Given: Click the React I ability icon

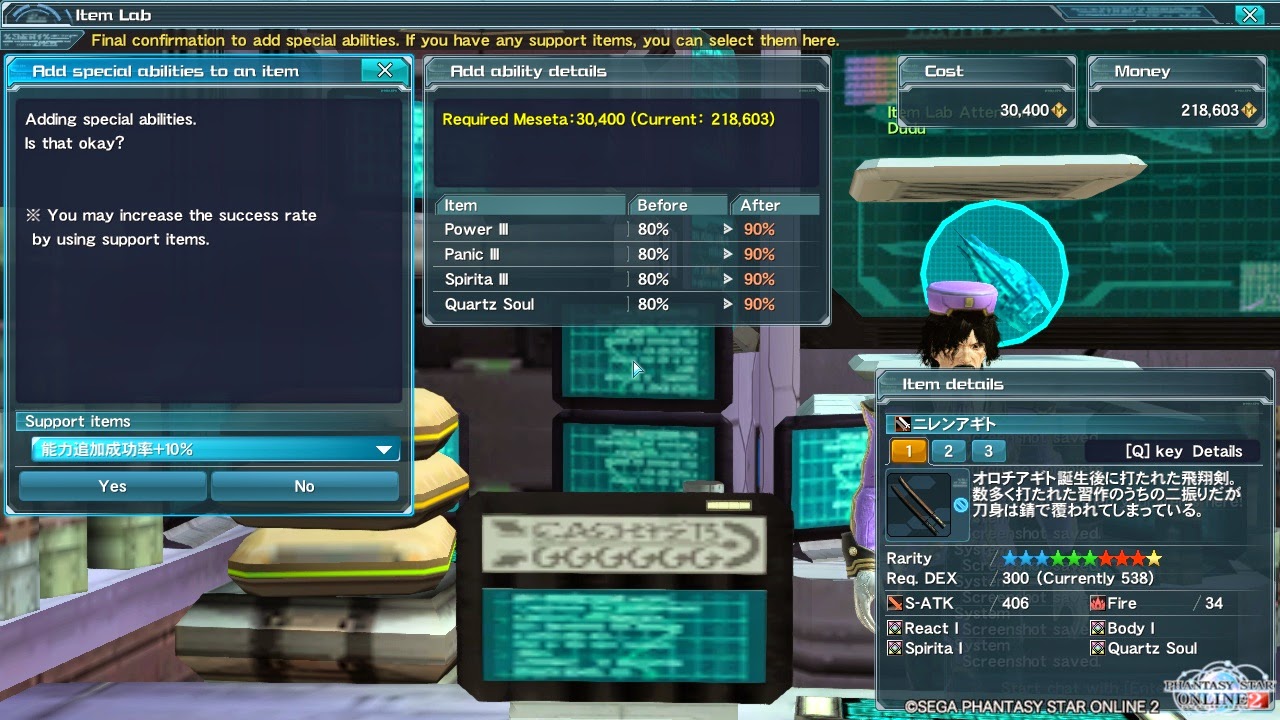Looking at the screenshot, I should [893, 628].
